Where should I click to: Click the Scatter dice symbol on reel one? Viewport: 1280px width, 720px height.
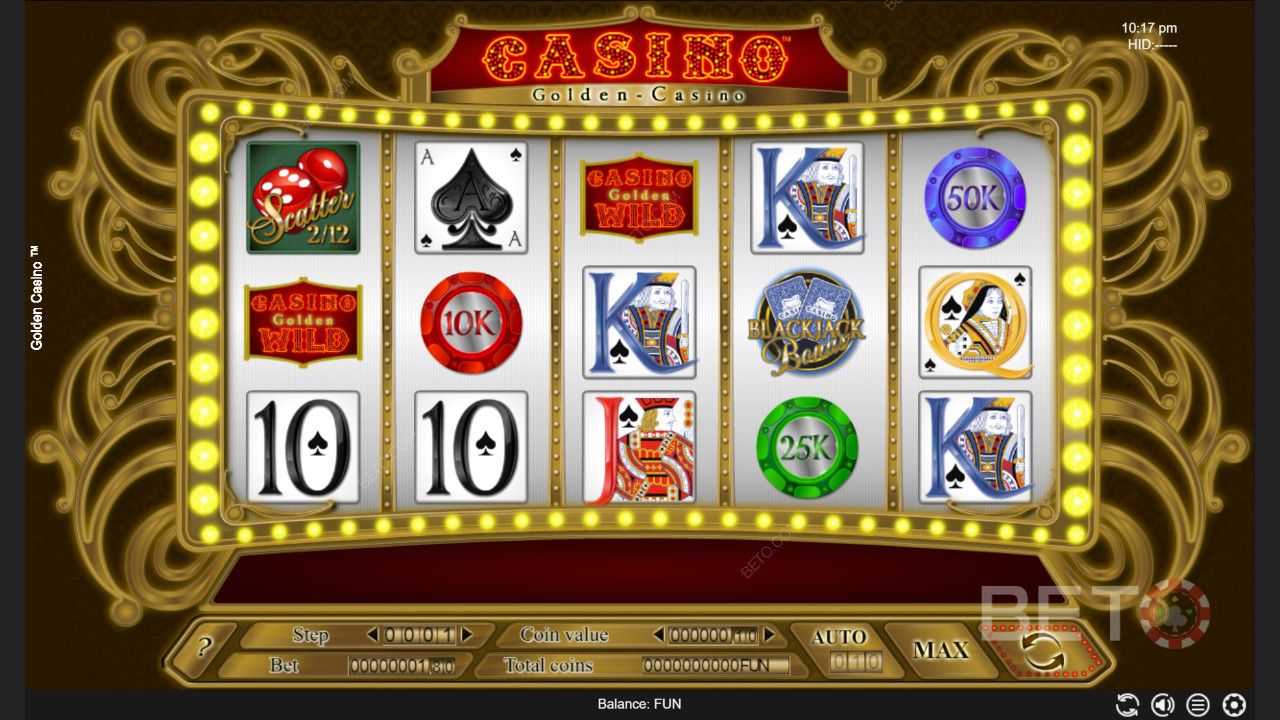point(303,197)
